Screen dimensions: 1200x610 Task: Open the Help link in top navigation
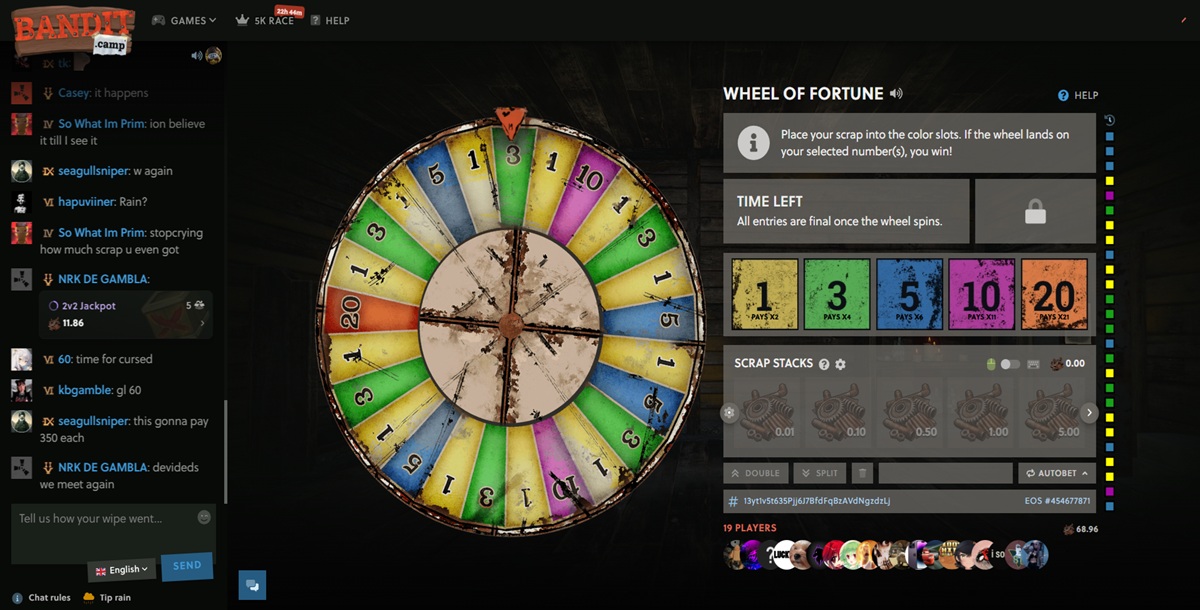click(x=330, y=20)
